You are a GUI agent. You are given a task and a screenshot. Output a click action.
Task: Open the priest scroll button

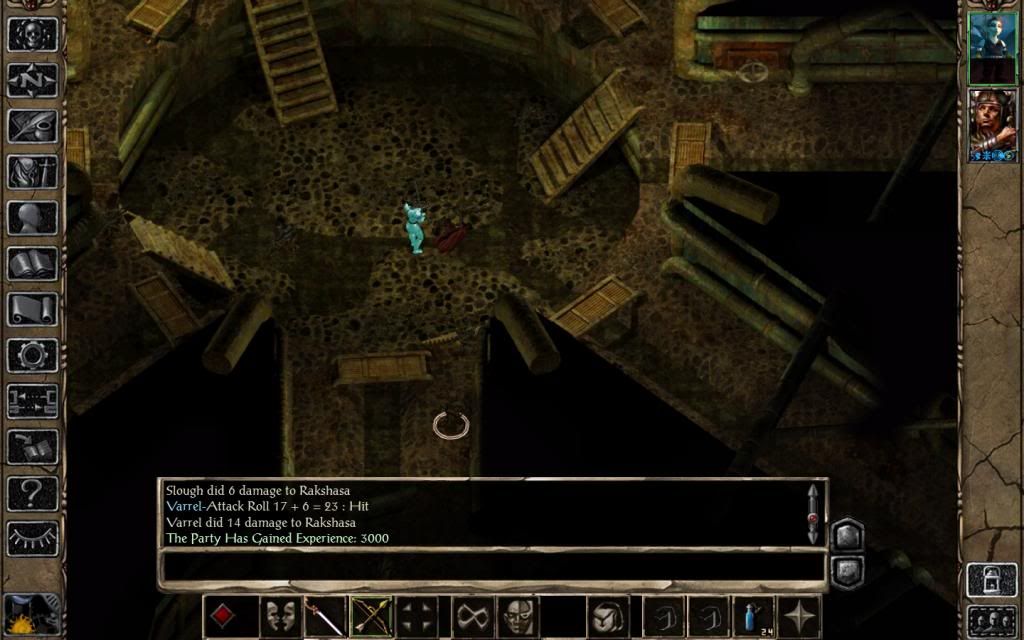click(33, 310)
